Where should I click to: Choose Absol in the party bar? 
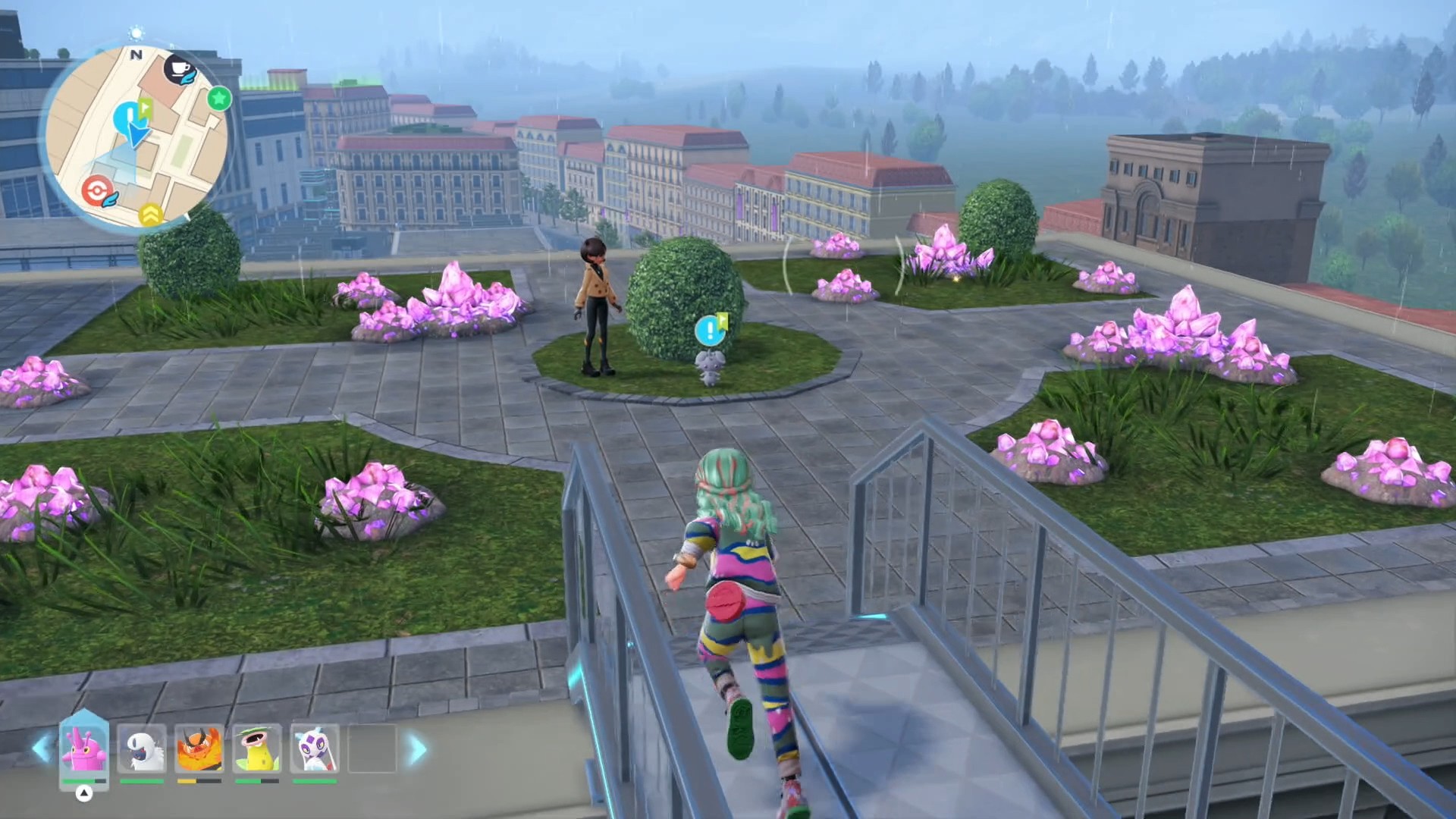coord(142,749)
